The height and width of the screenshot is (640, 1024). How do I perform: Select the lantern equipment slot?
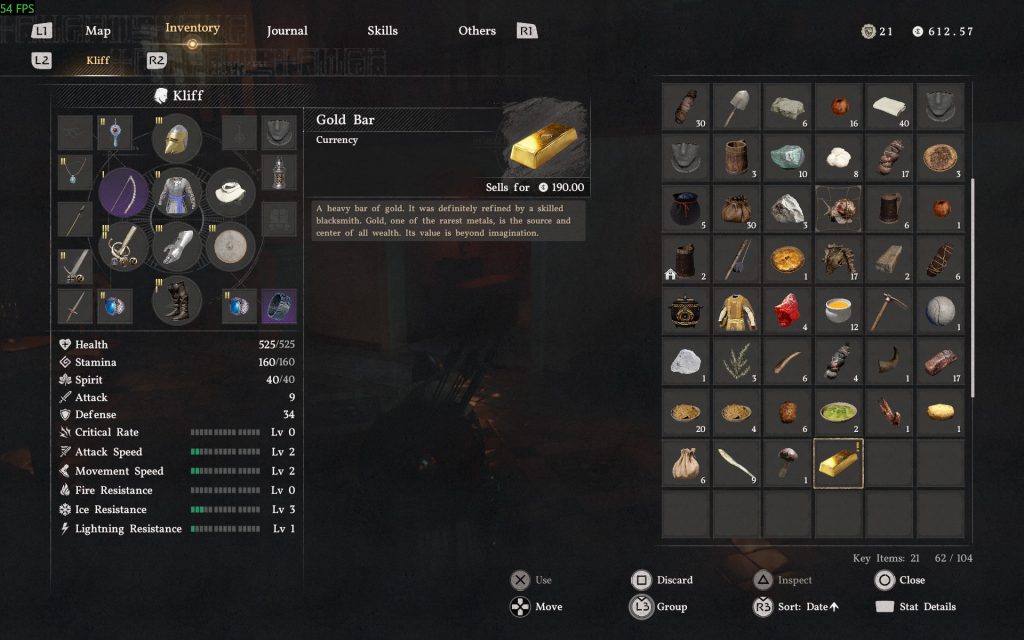tap(278, 172)
